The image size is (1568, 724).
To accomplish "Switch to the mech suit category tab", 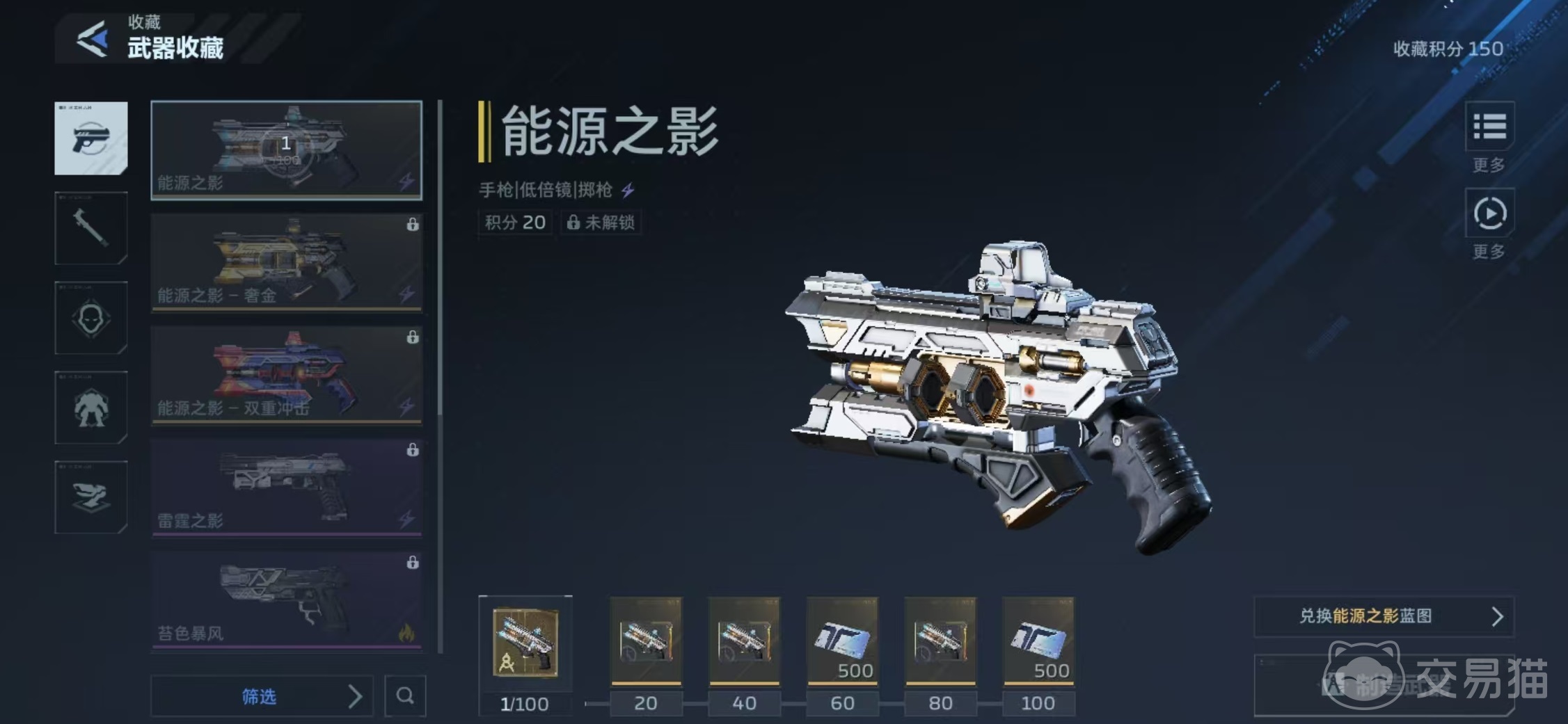I will click(91, 408).
